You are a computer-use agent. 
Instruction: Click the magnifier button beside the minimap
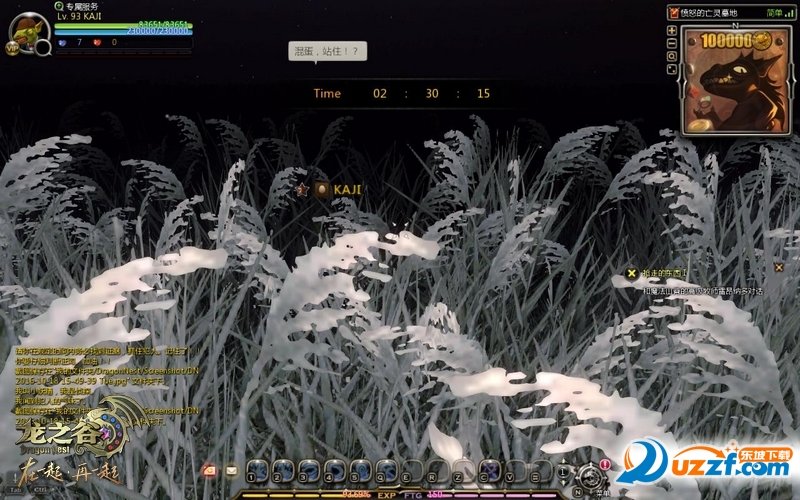[672, 56]
